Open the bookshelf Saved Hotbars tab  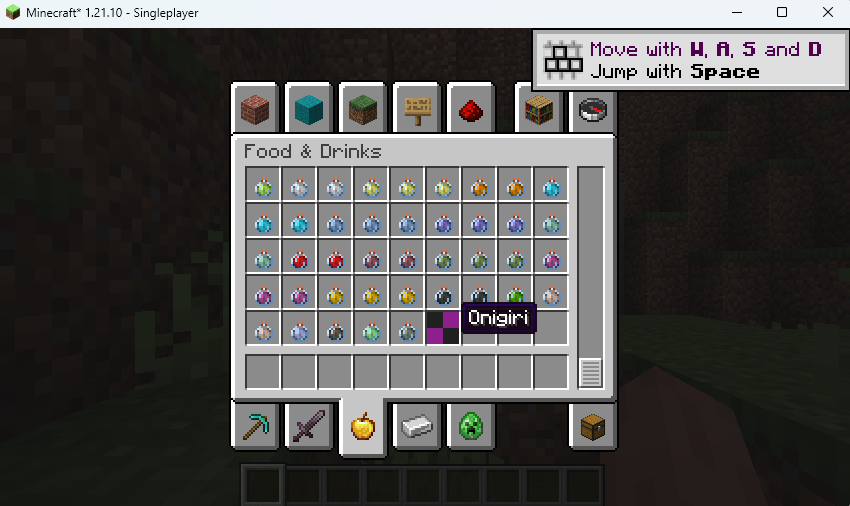pyautogui.click(x=540, y=109)
